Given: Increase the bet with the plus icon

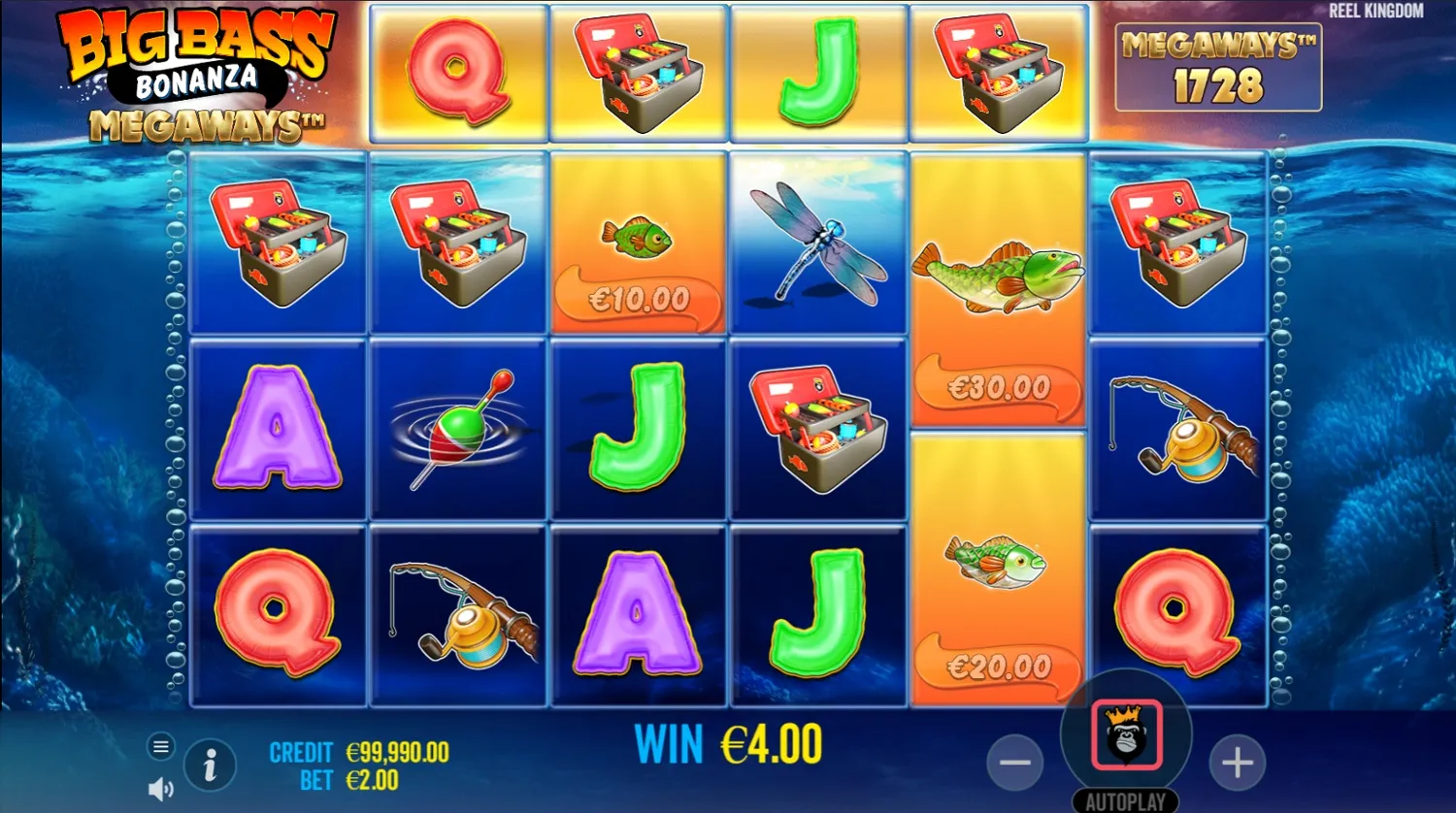Looking at the screenshot, I should tap(1237, 763).
